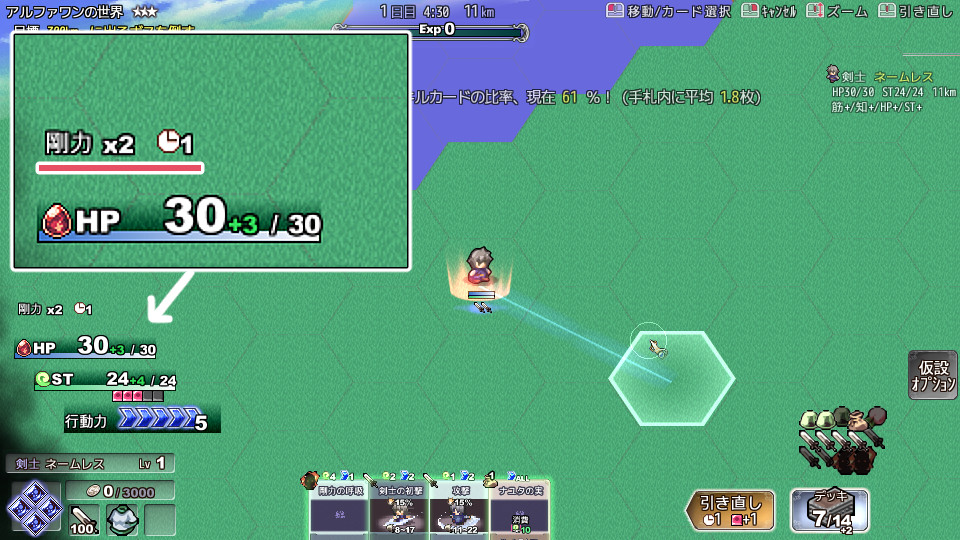Activate the ズーム zoom control
The image size is (960, 540).
[840, 11]
